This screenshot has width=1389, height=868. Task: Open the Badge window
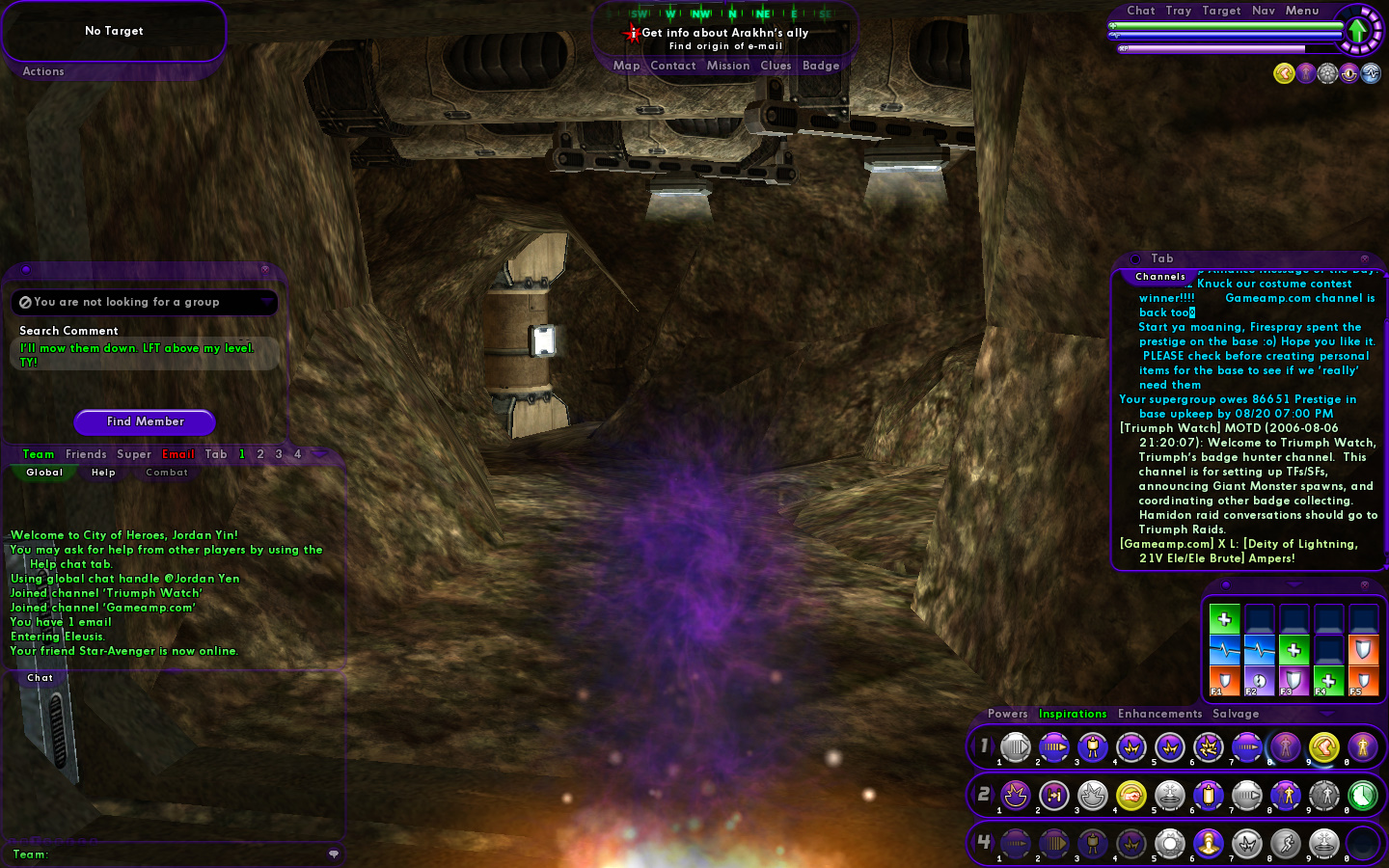click(x=821, y=66)
